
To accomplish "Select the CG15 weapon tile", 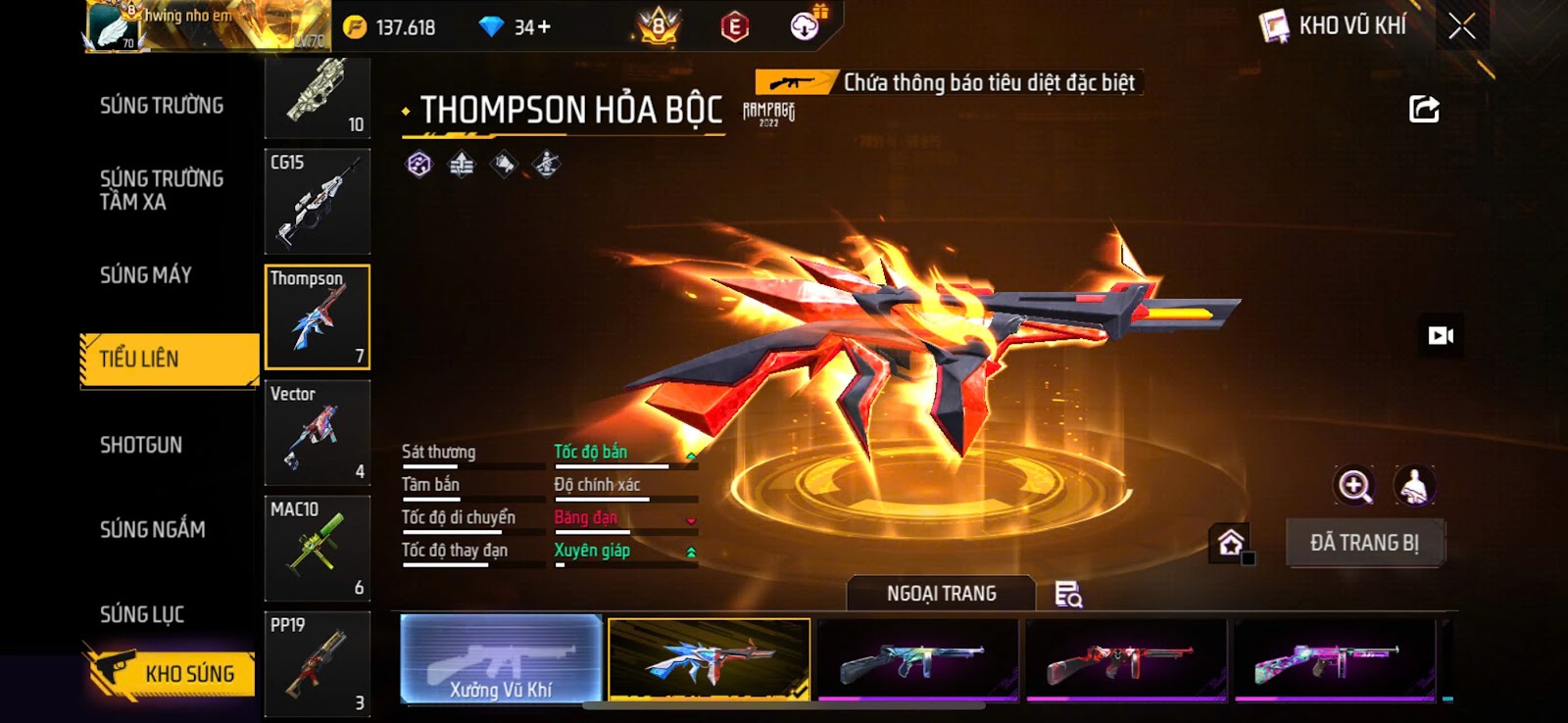I will [318, 201].
